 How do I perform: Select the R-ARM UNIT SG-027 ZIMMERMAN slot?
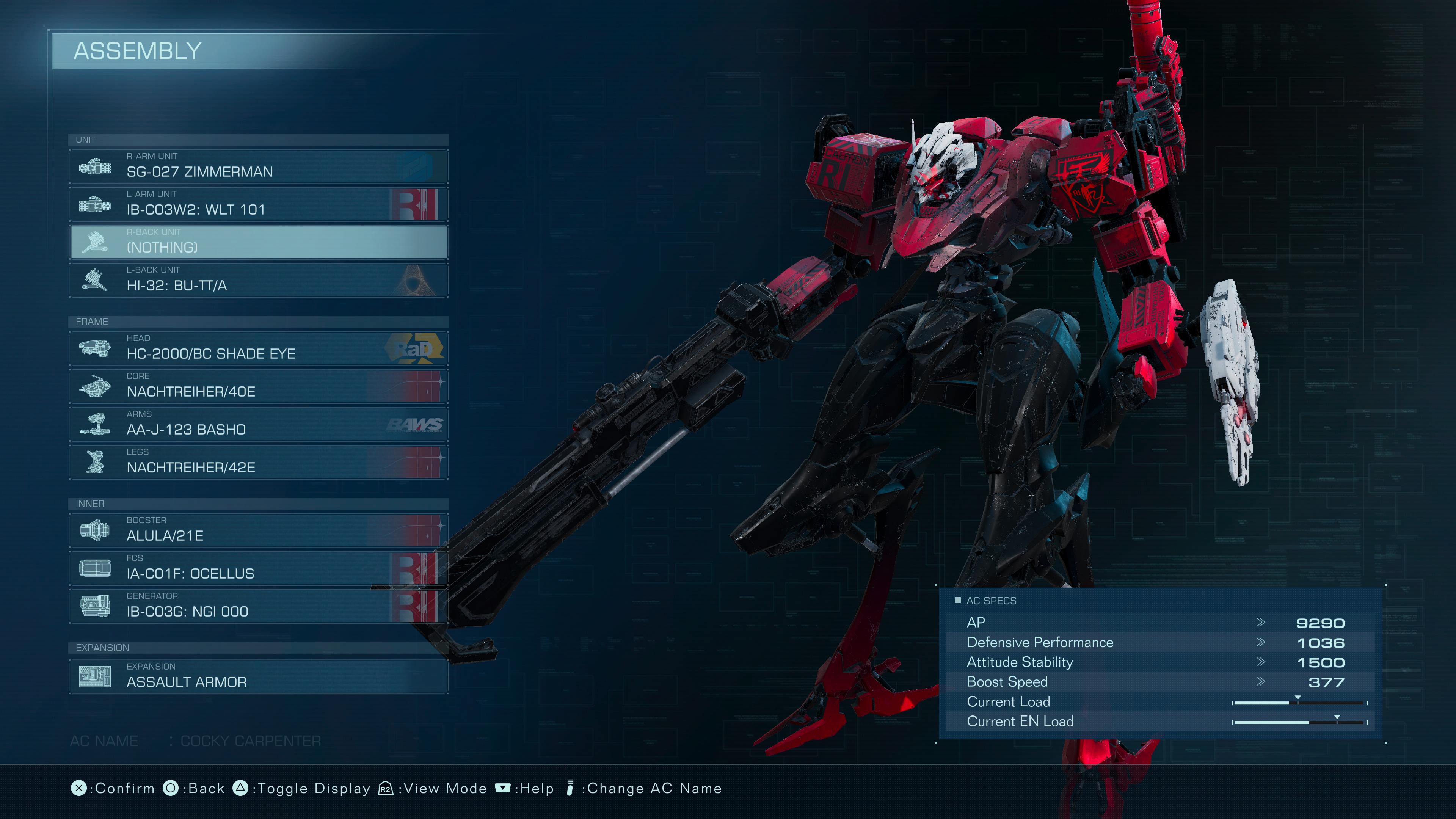[x=258, y=166]
